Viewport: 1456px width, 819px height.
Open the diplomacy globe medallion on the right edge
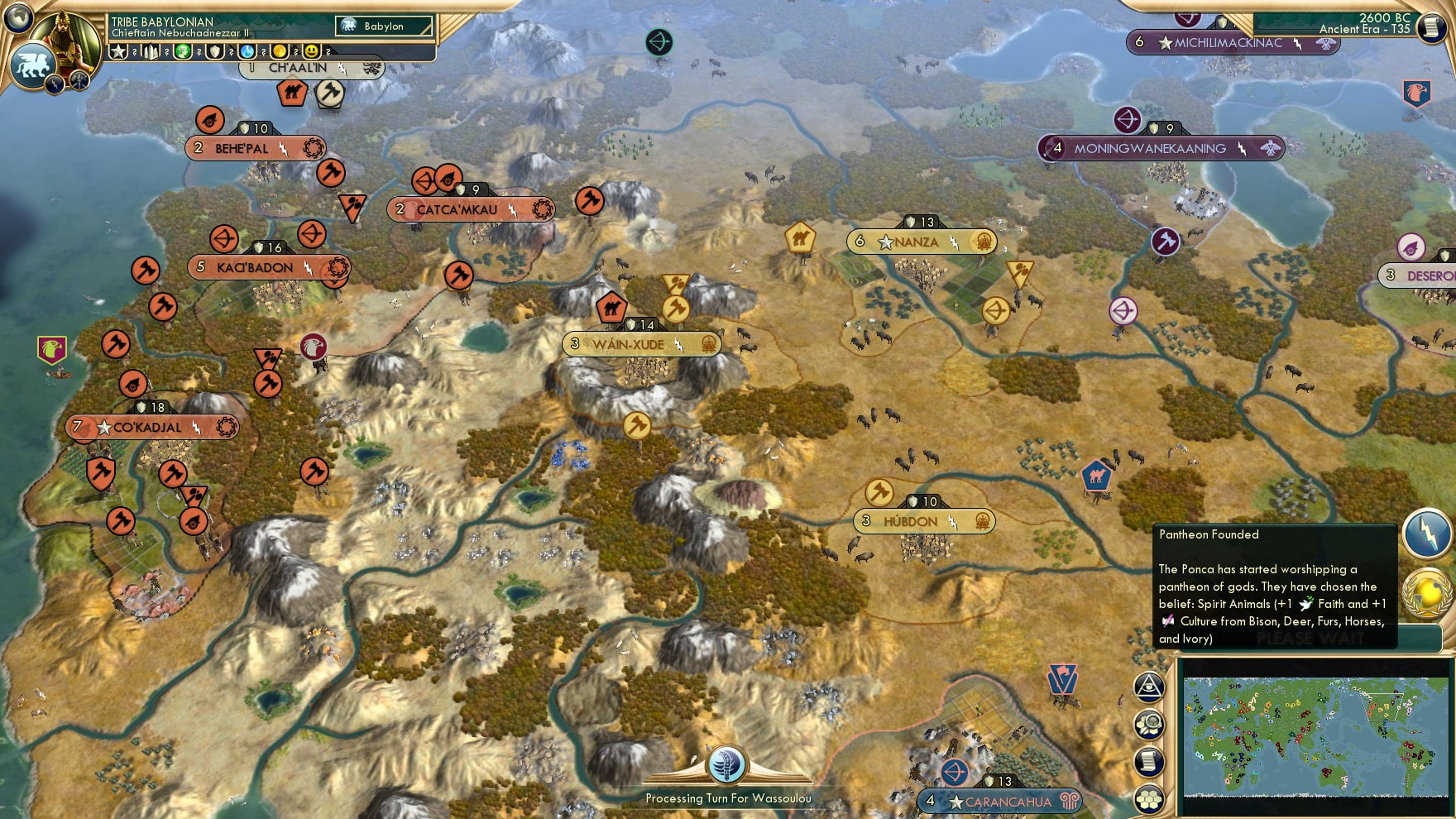pyautogui.click(x=1425, y=592)
